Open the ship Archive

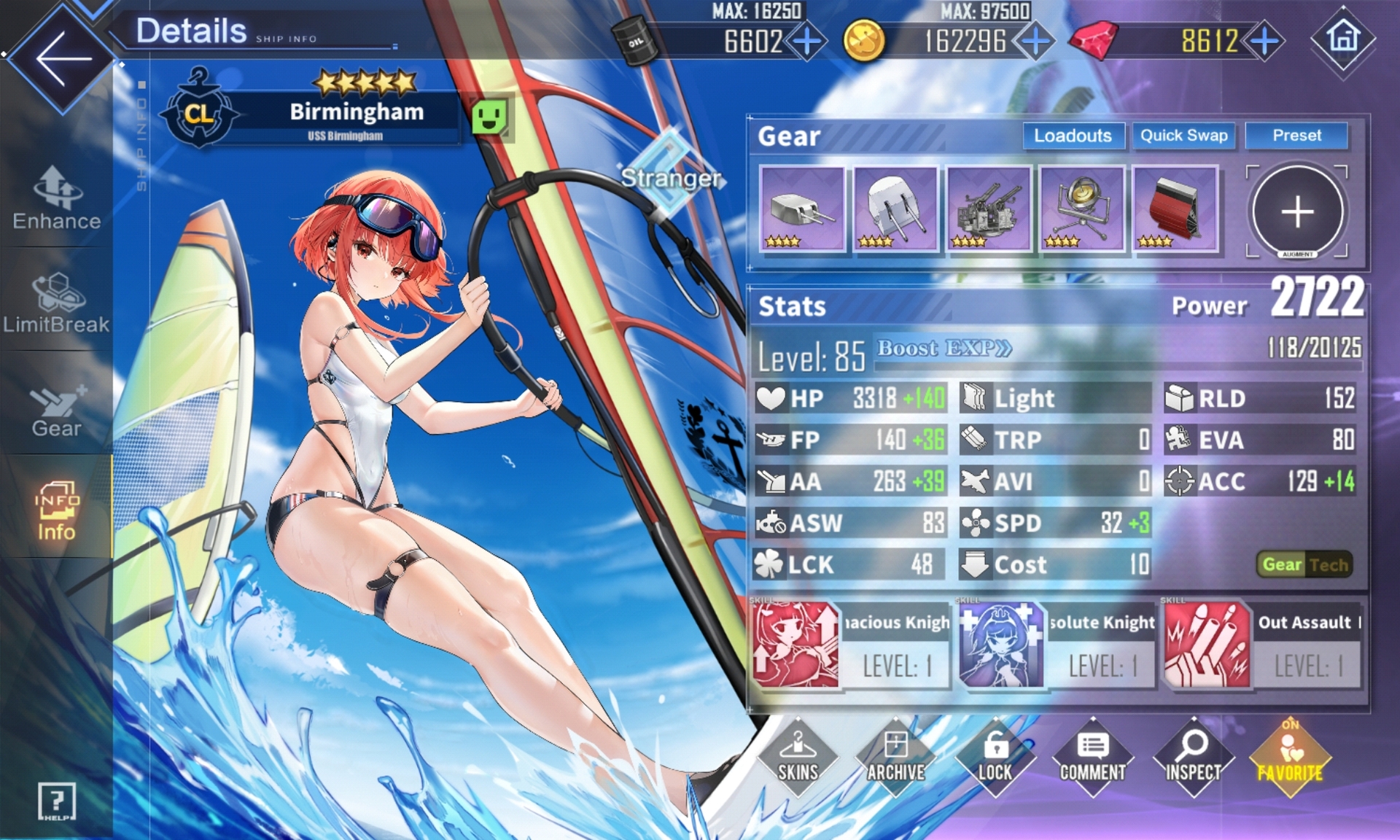tap(896, 757)
